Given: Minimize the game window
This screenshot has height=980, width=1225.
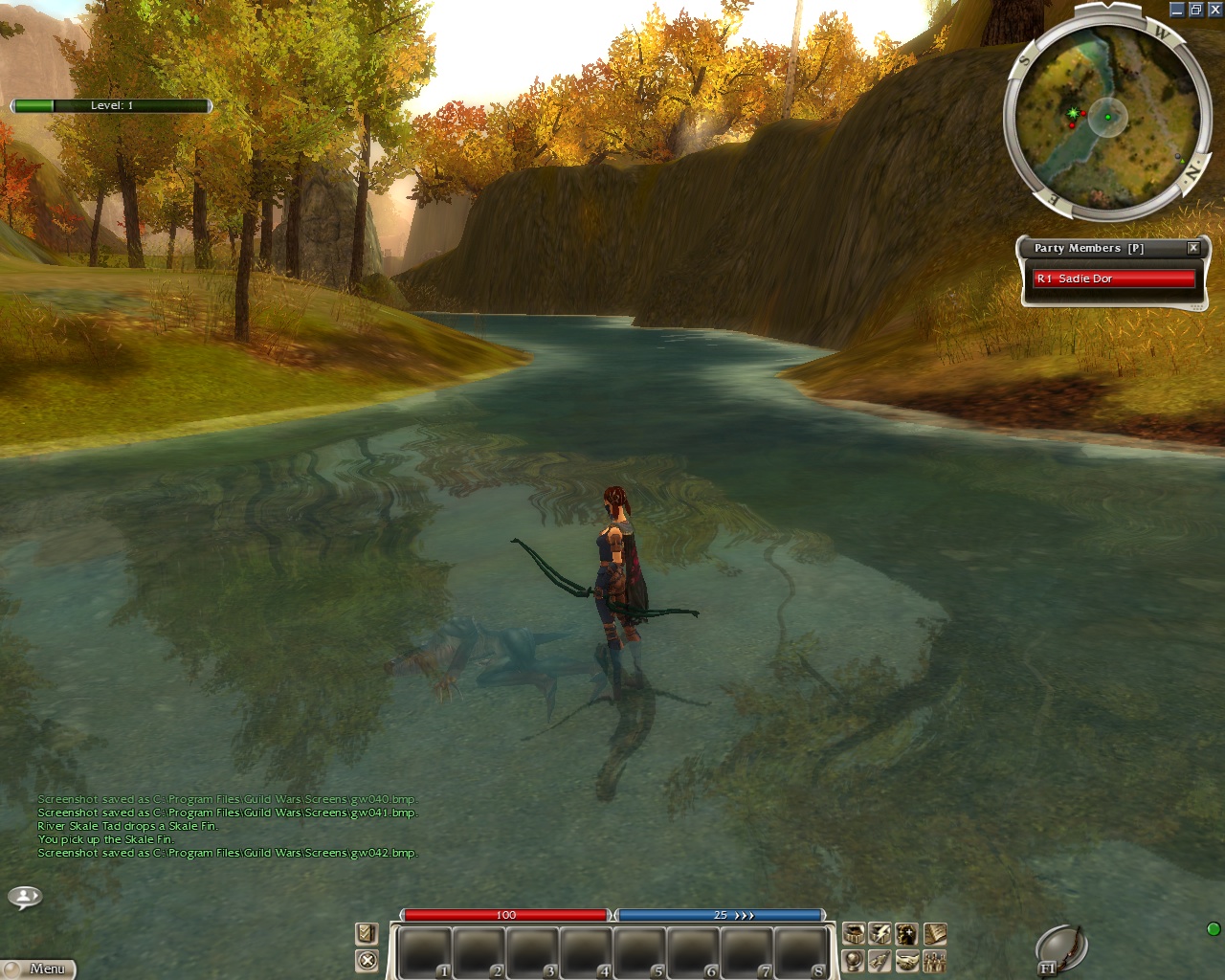Looking at the screenshot, I should point(1177,10).
